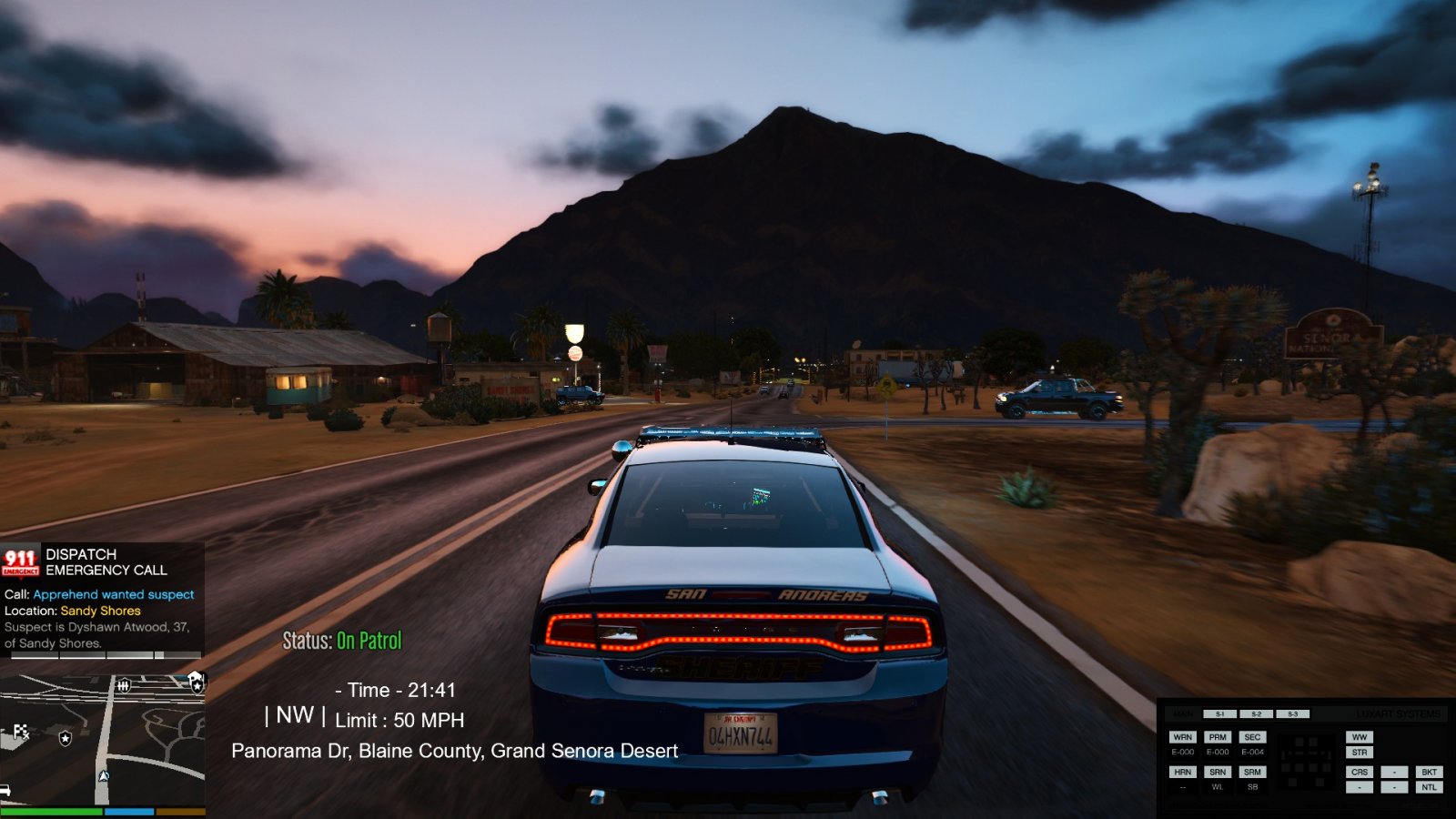
Task: Select the sheriff star badge blip on minimap
Action: 65,738
